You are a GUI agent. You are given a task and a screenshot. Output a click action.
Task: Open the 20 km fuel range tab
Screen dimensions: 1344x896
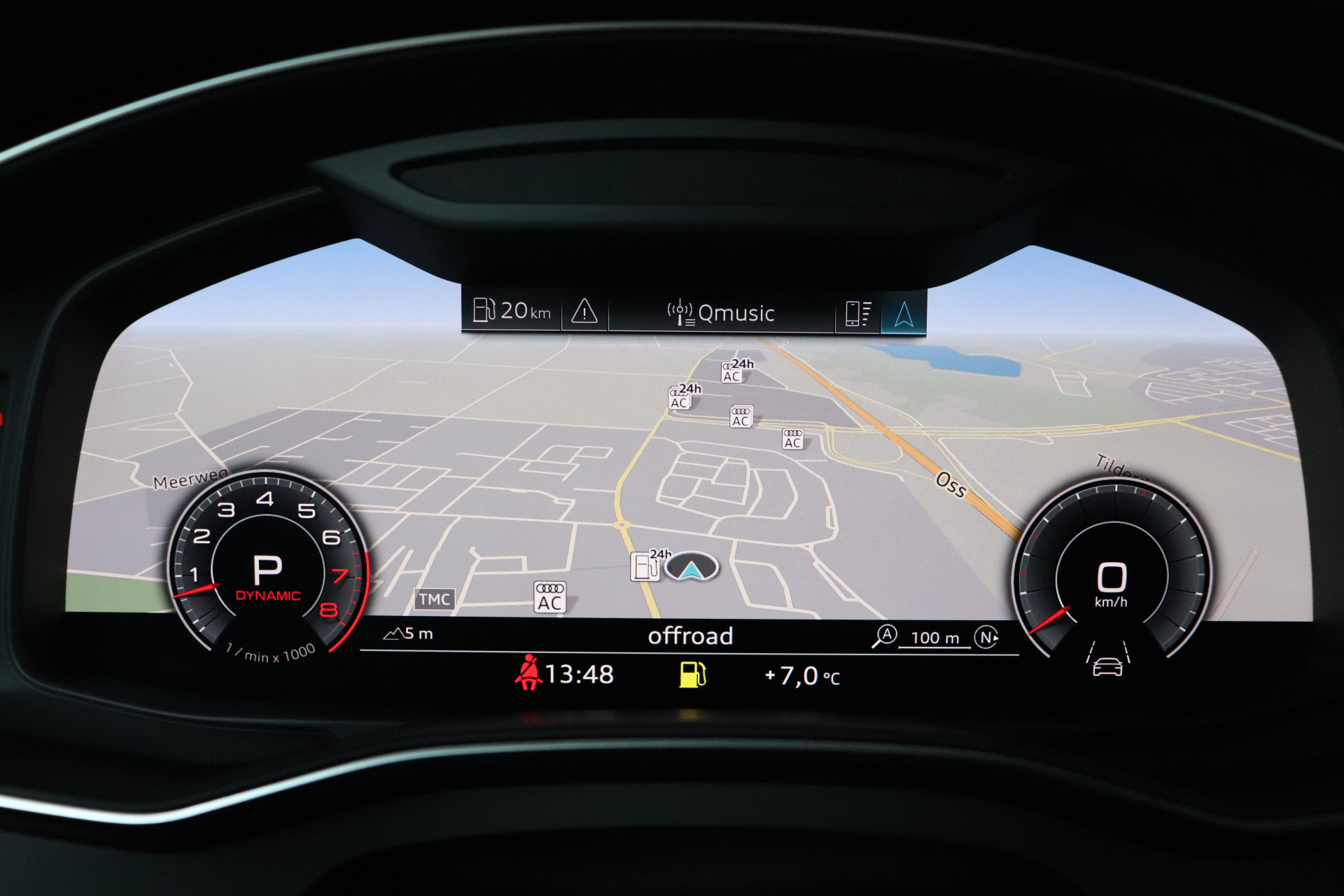512,310
